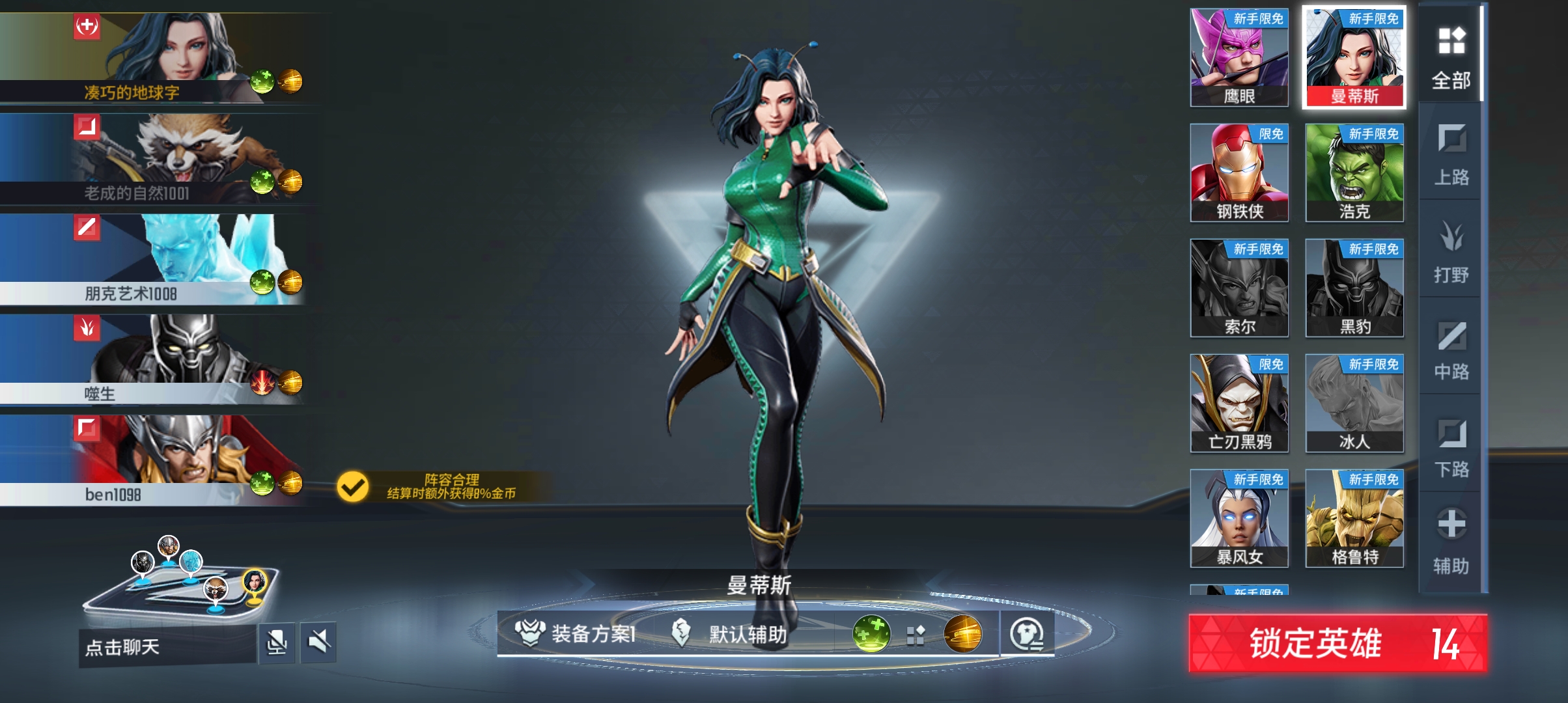Screen dimensions: 1568x703
Task: Pick the 冰人 hero portrait
Action: (x=1354, y=403)
